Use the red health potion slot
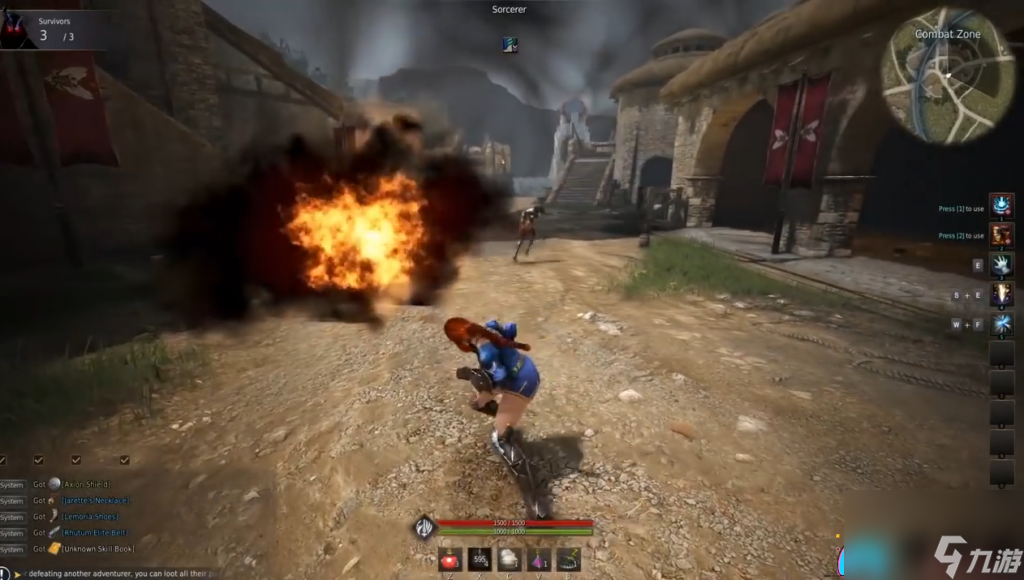This screenshot has width=1024, height=580. point(450,560)
